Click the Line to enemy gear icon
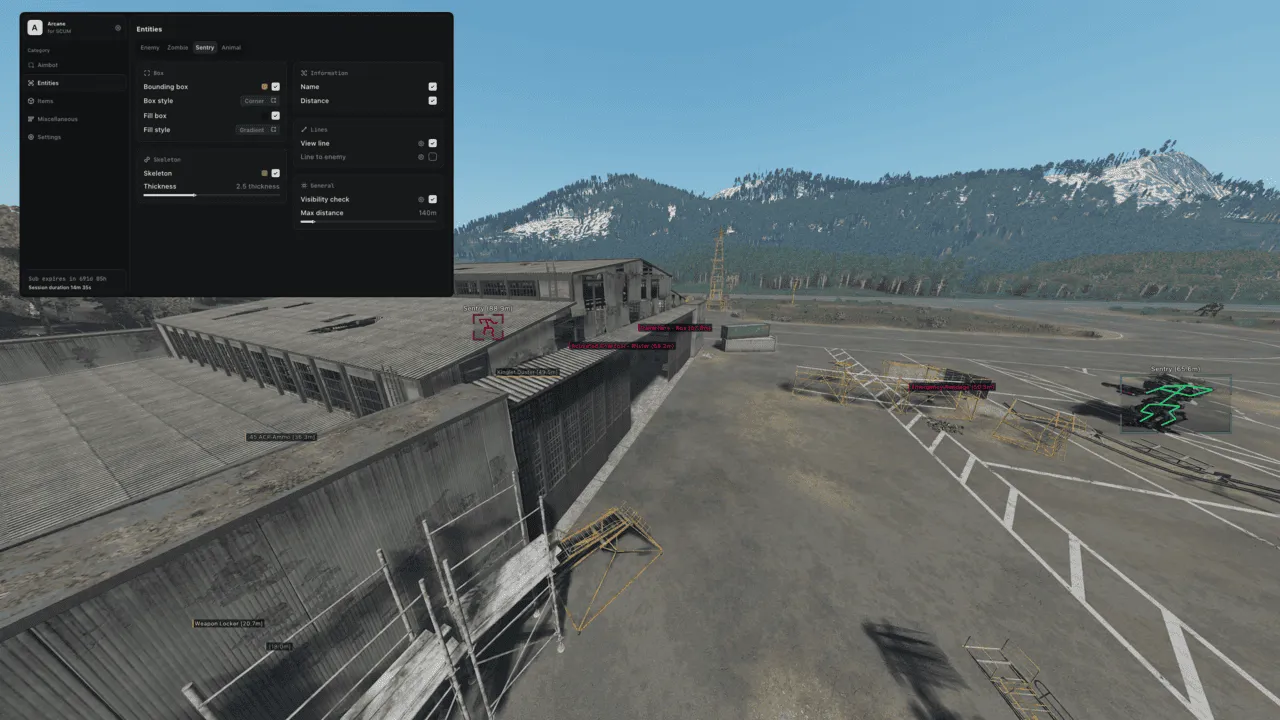This screenshot has height=720, width=1280. (x=420, y=156)
